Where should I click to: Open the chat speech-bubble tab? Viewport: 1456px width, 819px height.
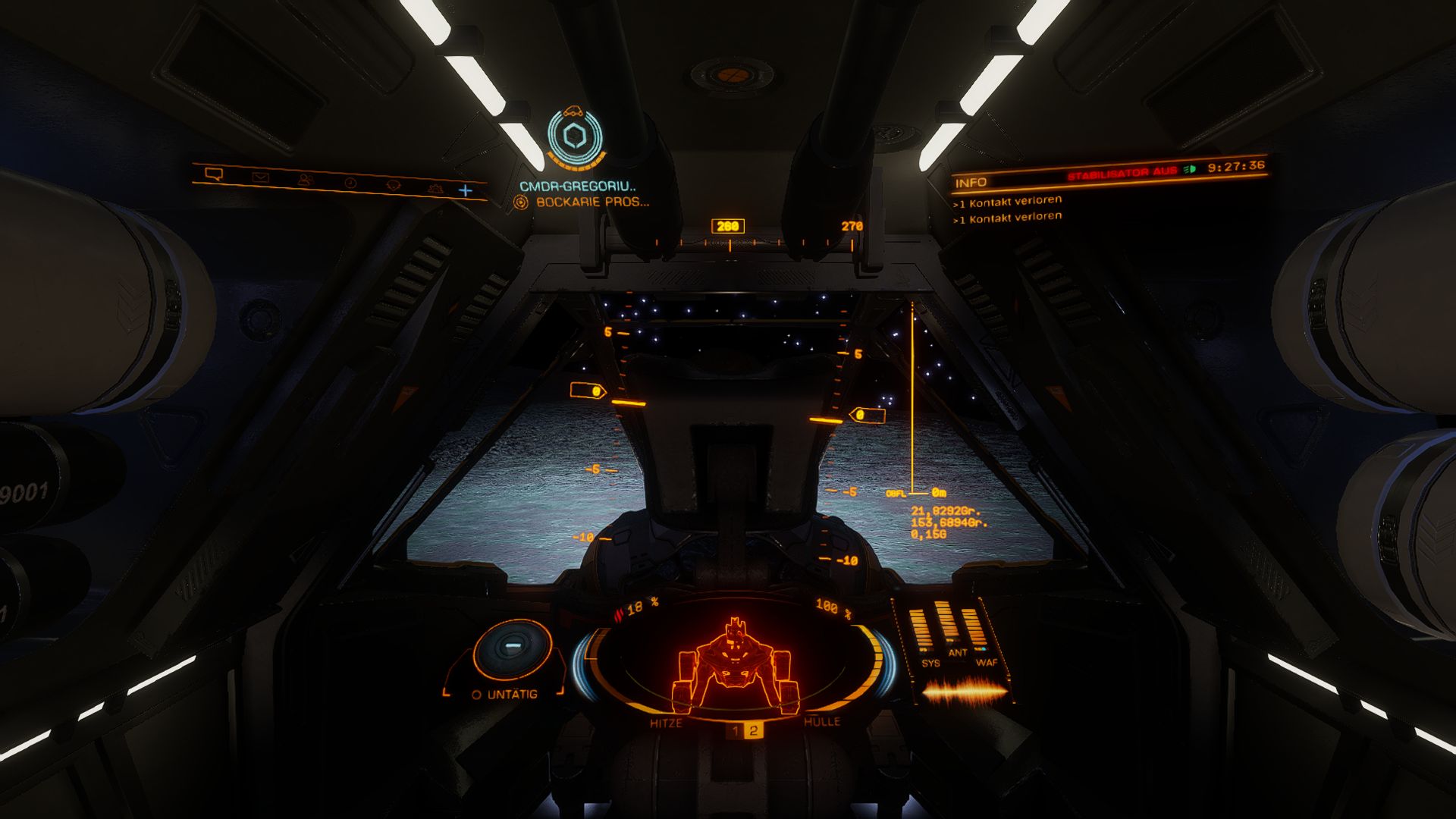tap(215, 174)
